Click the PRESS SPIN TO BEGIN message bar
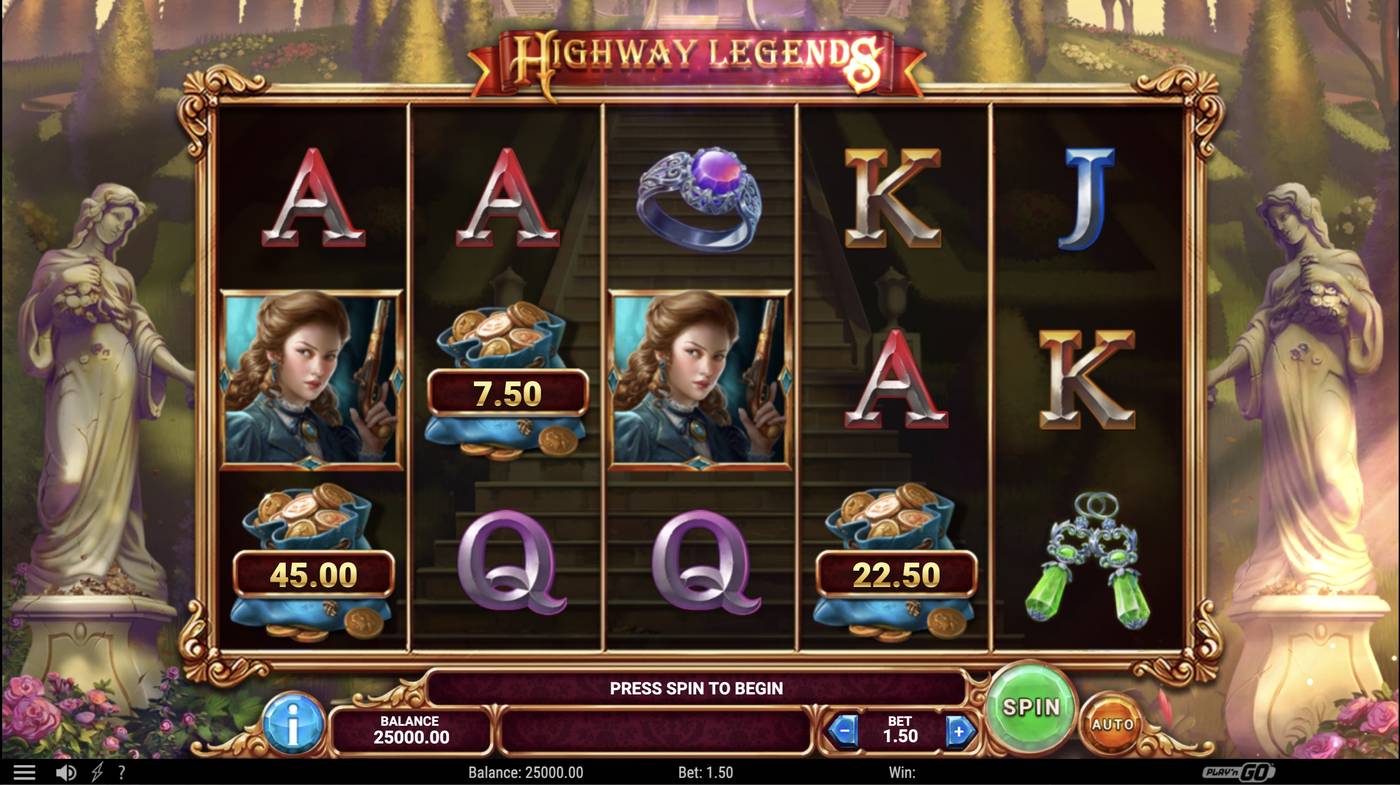The image size is (1400, 785). pyautogui.click(x=697, y=688)
